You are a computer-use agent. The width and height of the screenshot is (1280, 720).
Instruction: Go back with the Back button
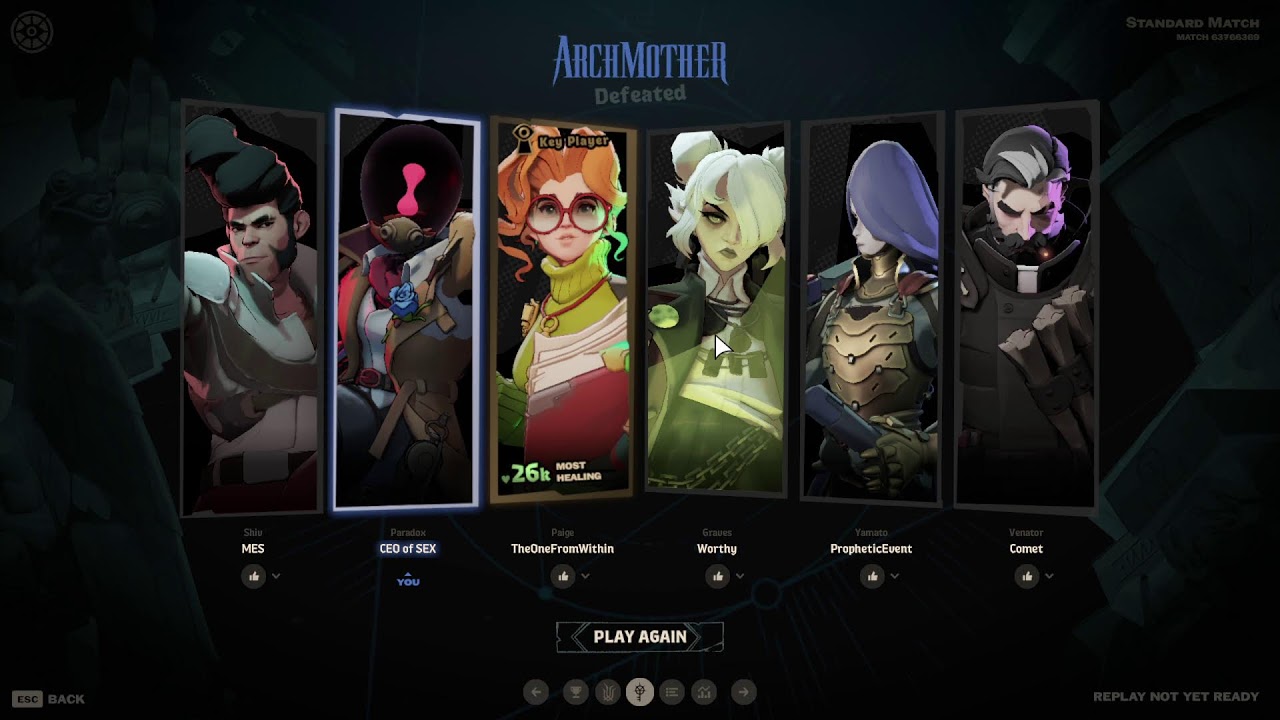(x=49, y=699)
